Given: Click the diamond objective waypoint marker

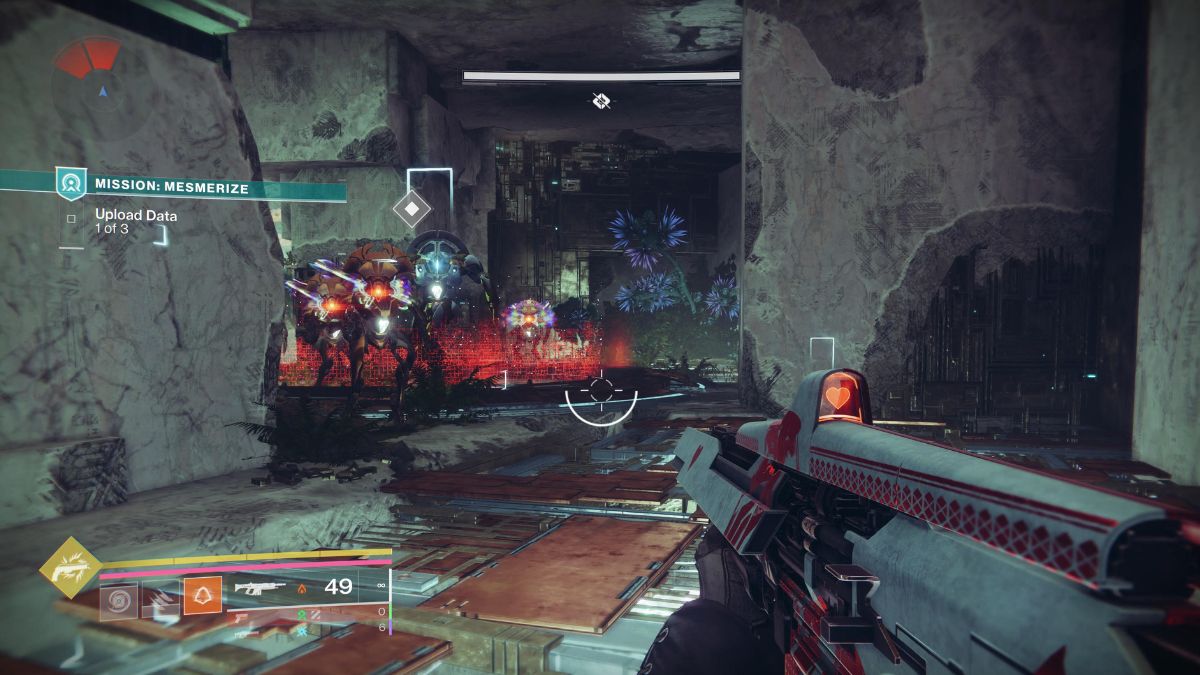Looking at the screenshot, I should point(411,209).
